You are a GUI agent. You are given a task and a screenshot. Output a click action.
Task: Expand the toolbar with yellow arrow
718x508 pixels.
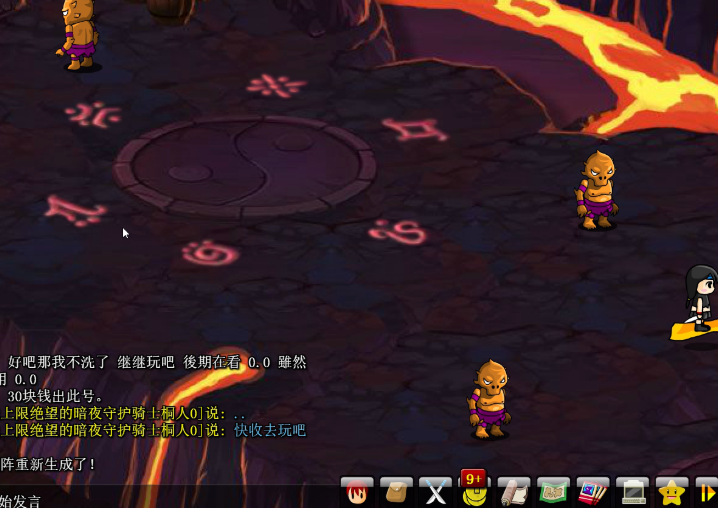point(707,492)
